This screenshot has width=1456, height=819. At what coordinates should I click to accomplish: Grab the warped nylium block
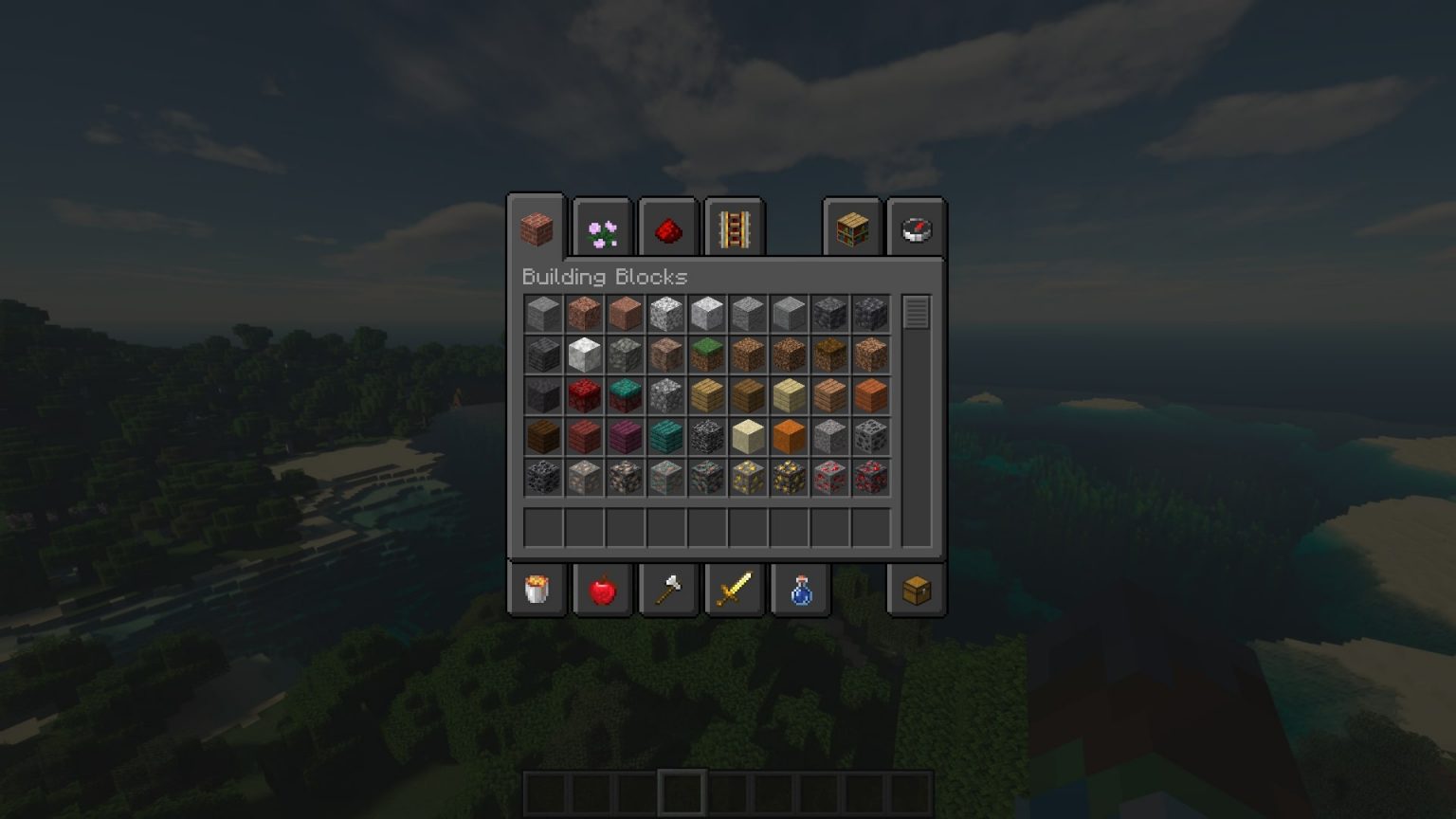click(x=624, y=395)
